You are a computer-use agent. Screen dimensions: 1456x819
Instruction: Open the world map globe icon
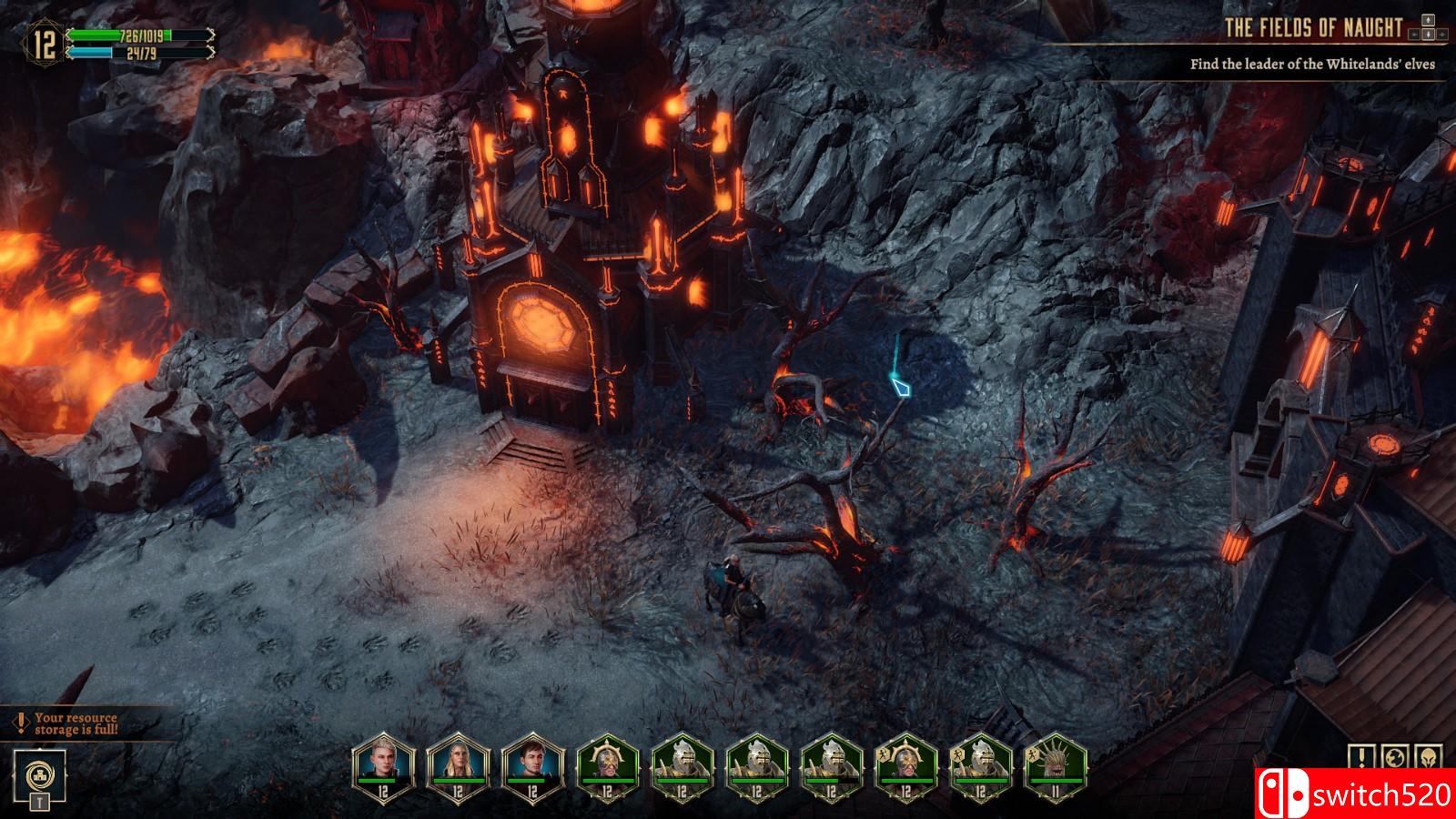[1395, 757]
